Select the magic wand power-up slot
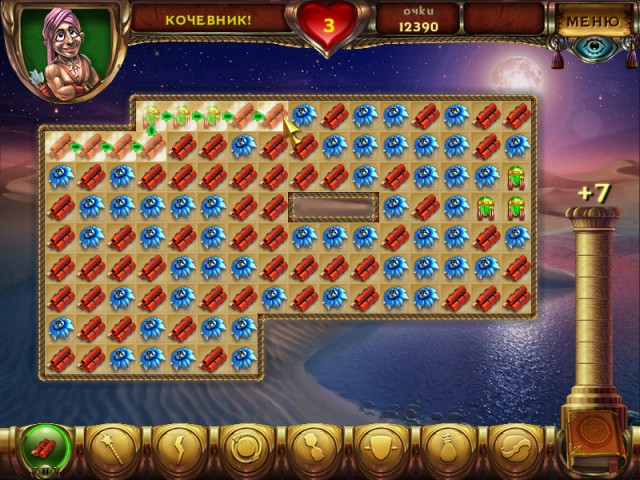This screenshot has width=640, height=480. tap(110, 447)
